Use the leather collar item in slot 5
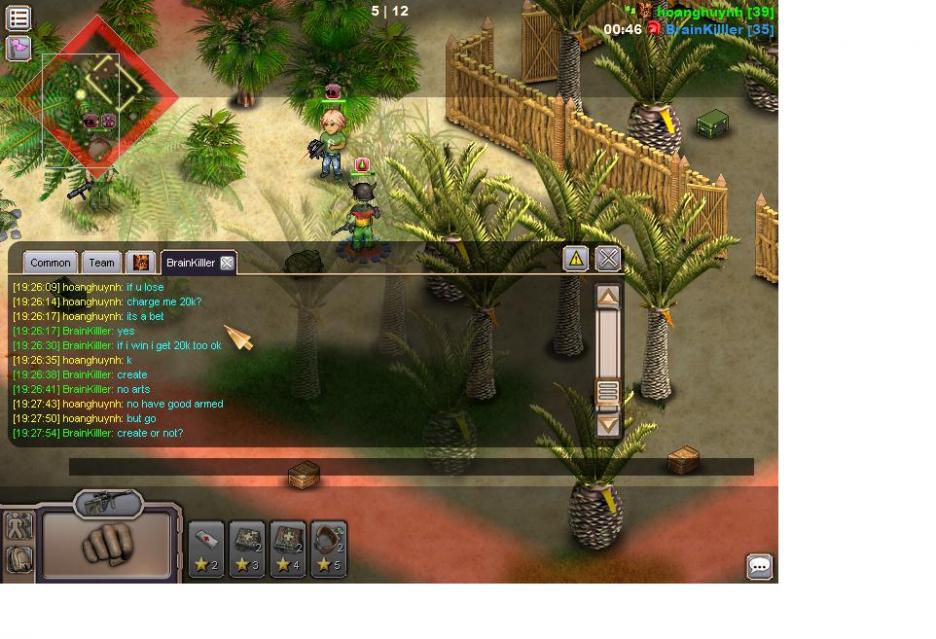 [x=328, y=549]
